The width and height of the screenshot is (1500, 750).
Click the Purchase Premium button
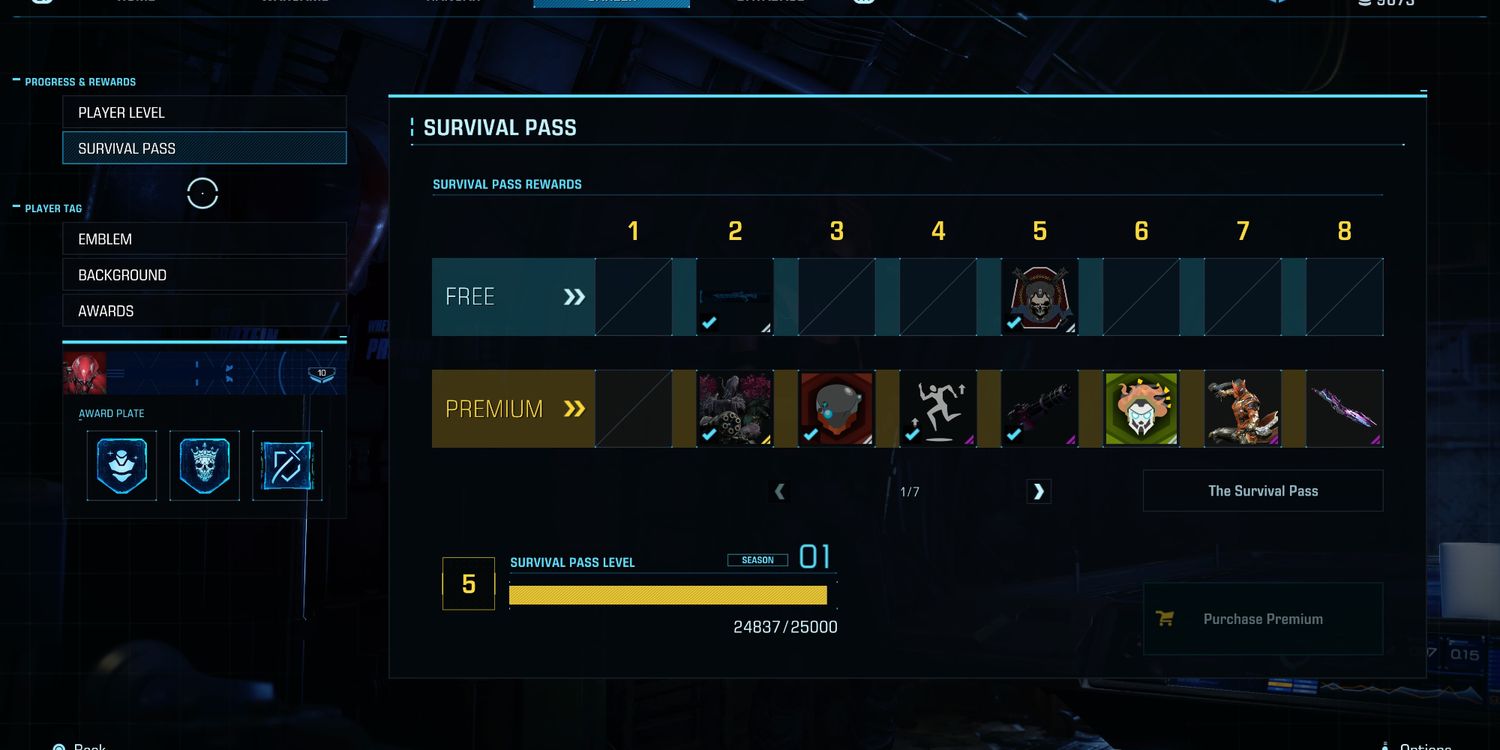[x=1263, y=619]
